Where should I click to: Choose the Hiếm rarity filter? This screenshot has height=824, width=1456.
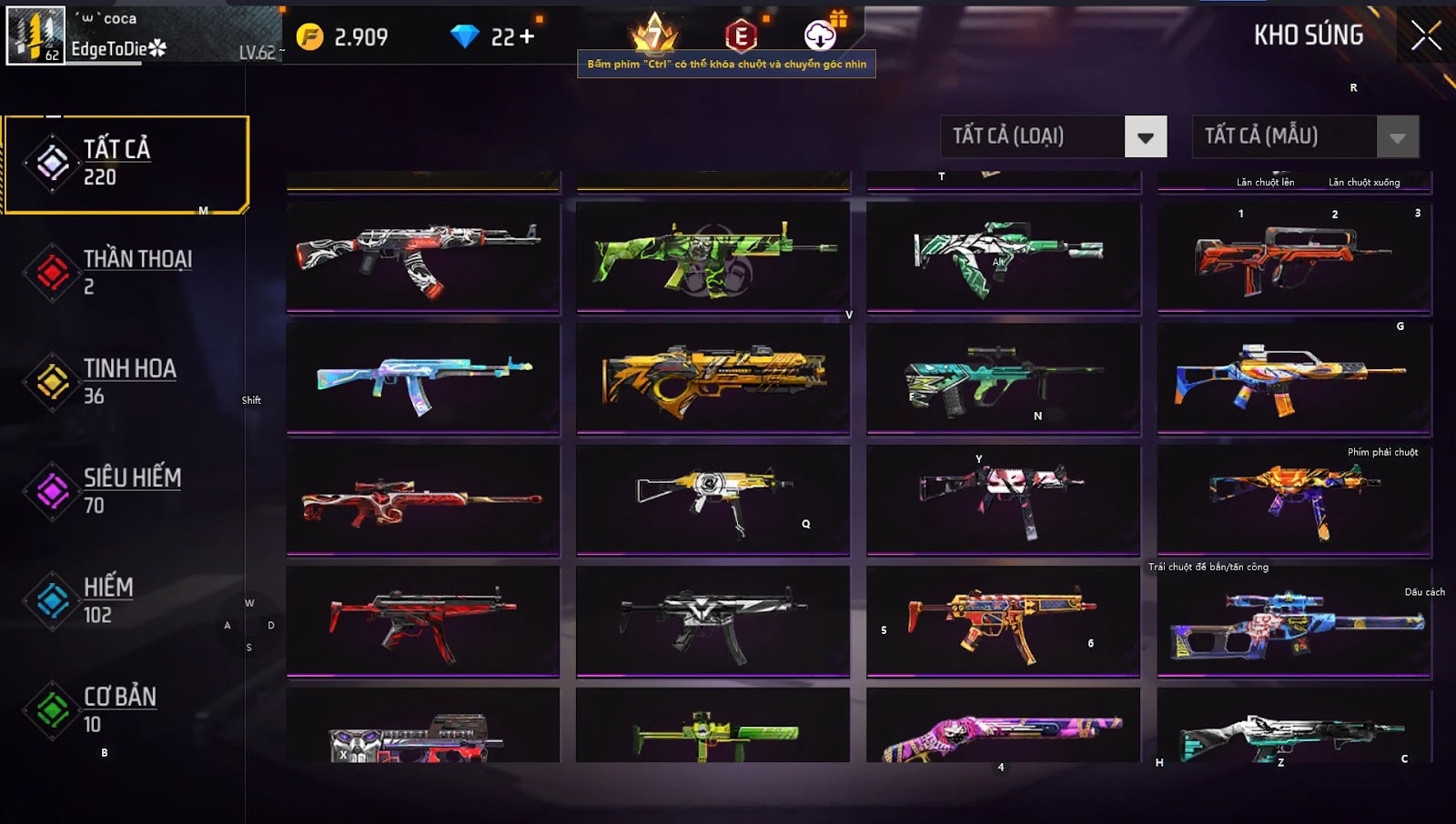point(126,600)
